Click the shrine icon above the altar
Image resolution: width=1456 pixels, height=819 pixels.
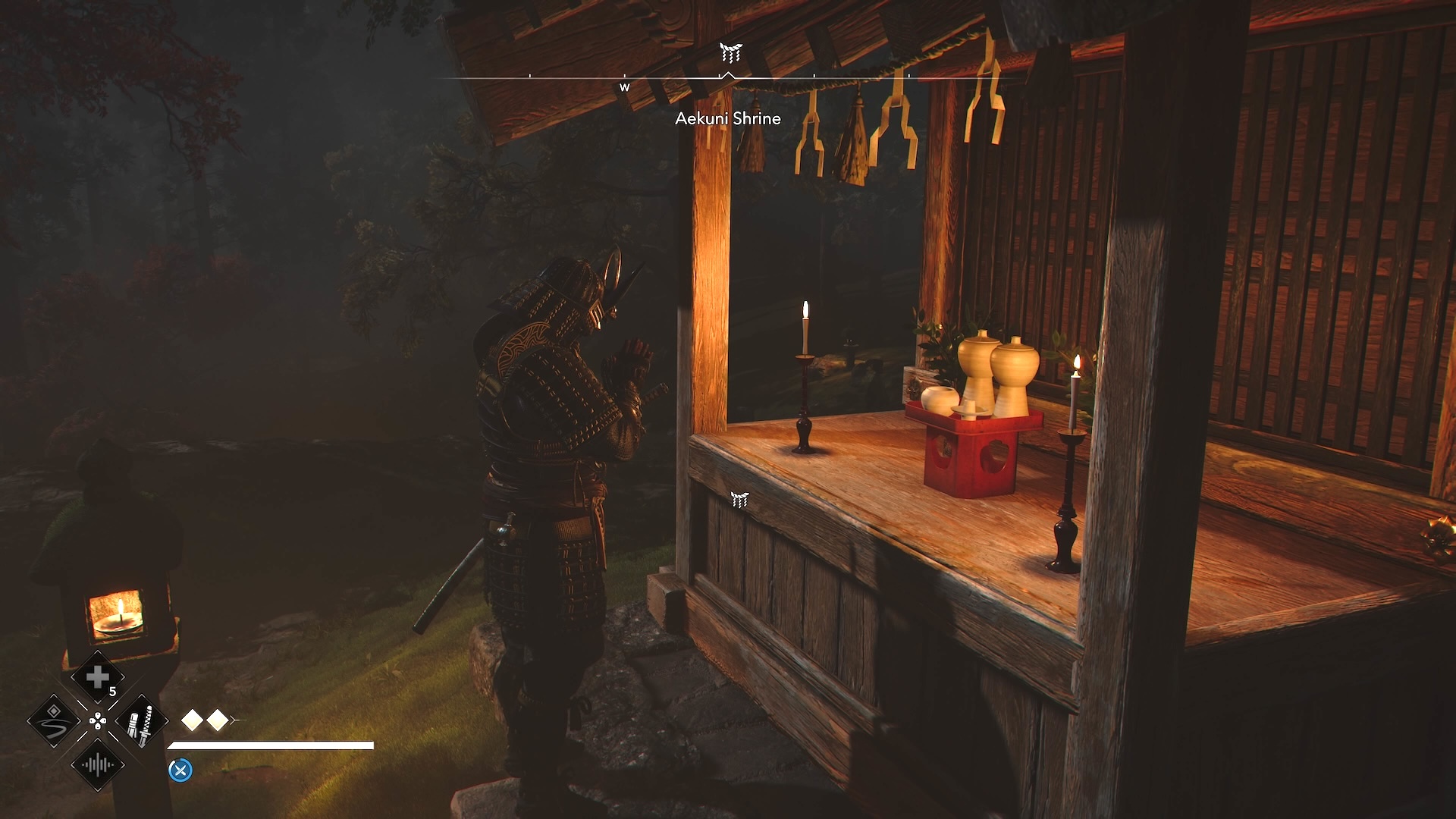(x=739, y=499)
